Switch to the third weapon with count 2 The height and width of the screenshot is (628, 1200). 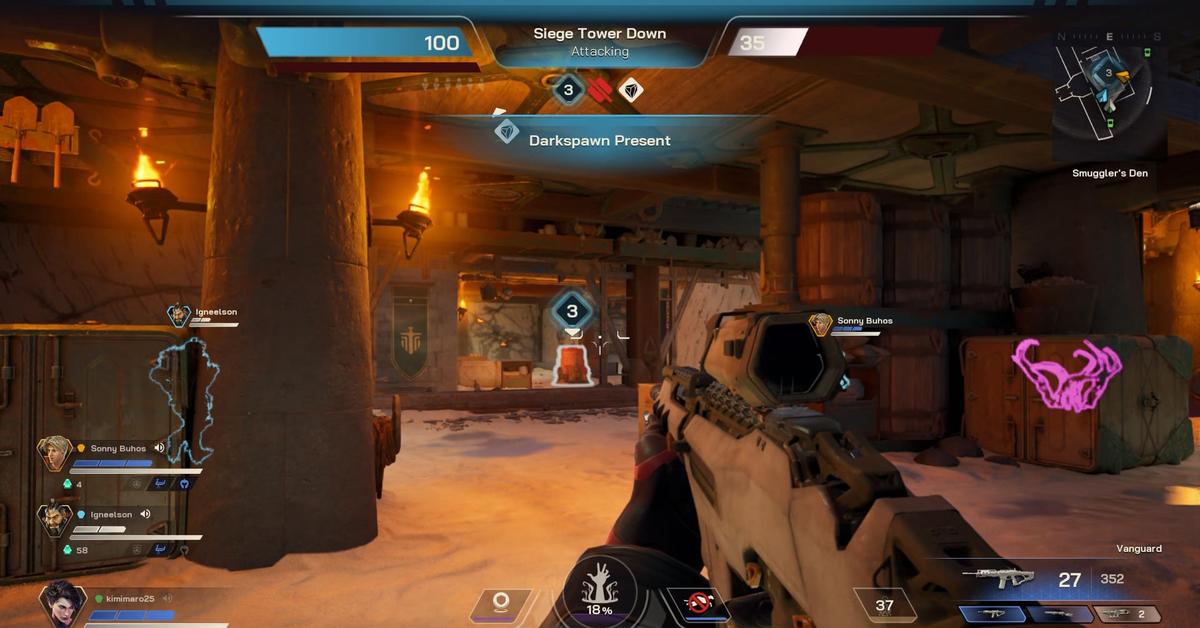tap(1127, 614)
